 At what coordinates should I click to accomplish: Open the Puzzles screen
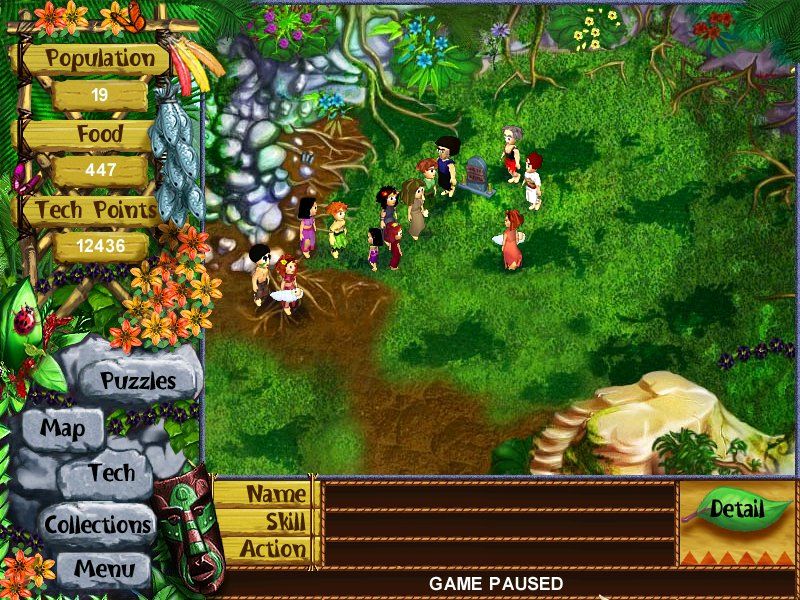(x=138, y=381)
